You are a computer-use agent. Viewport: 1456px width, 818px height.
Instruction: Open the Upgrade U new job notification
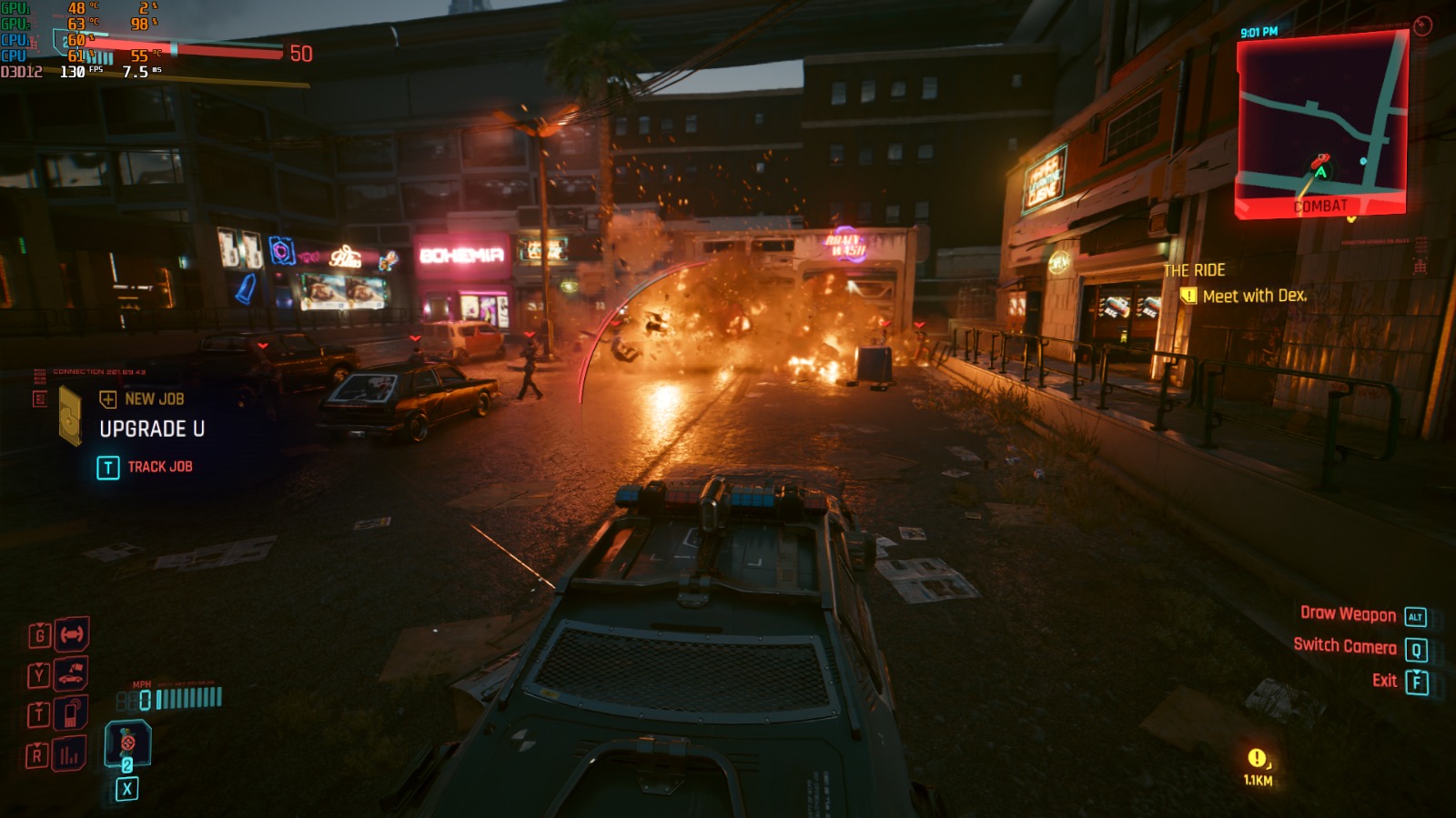[151, 428]
